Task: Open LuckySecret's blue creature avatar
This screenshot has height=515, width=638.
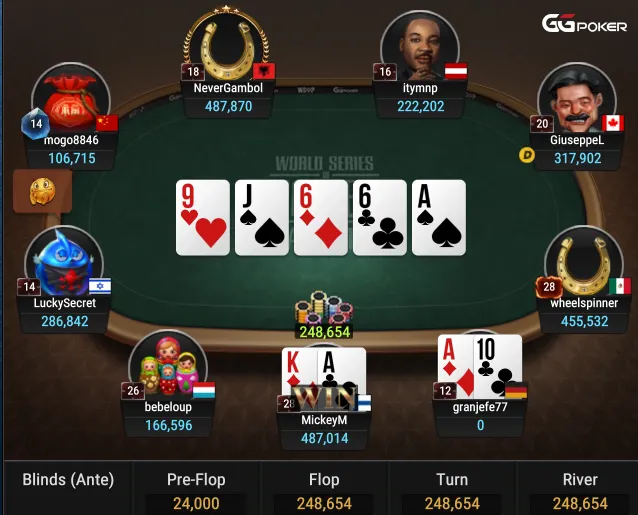Action: (x=65, y=262)
